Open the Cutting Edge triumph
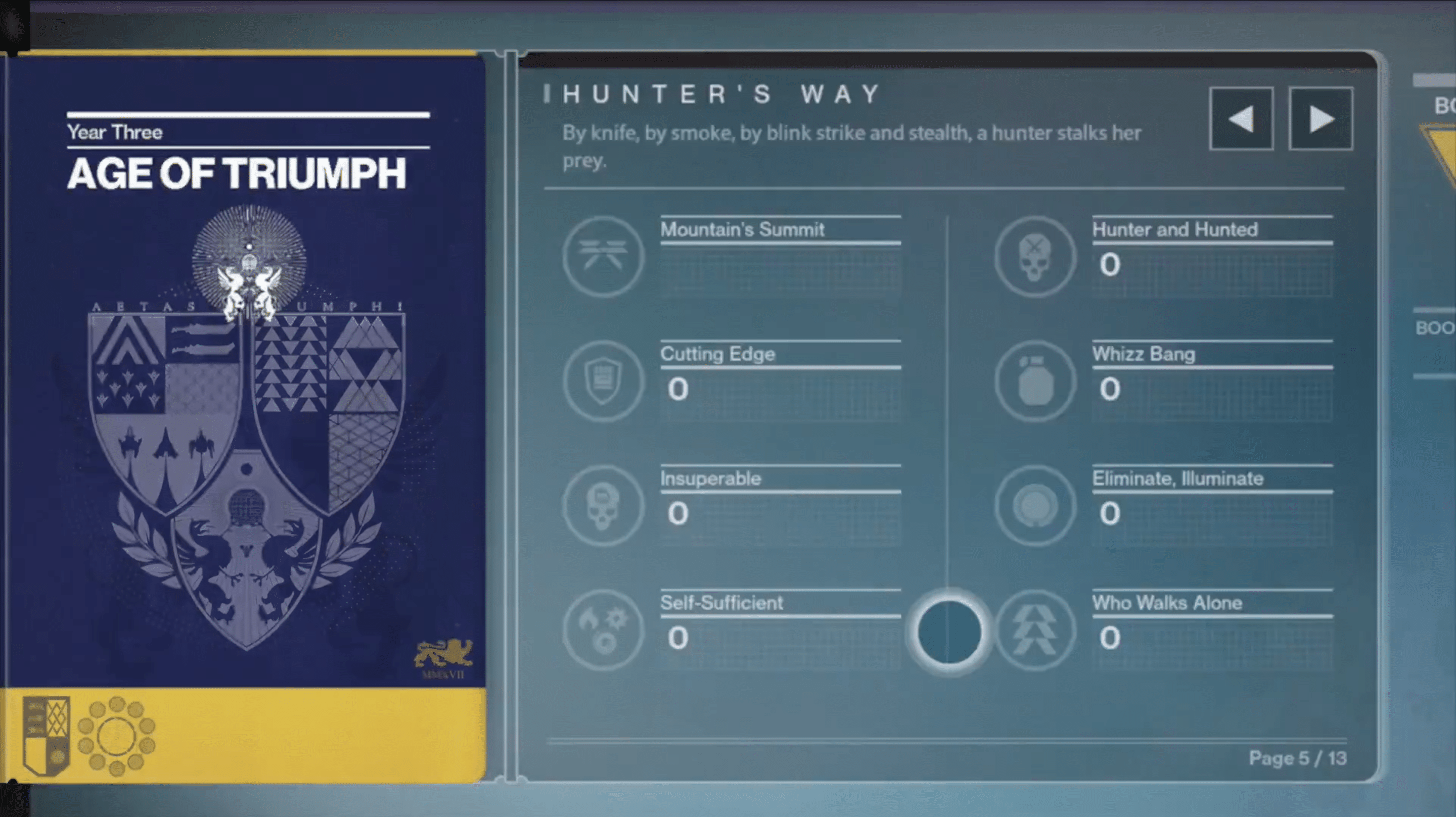This screenshot has height=817, width=1456. [603, 381]
